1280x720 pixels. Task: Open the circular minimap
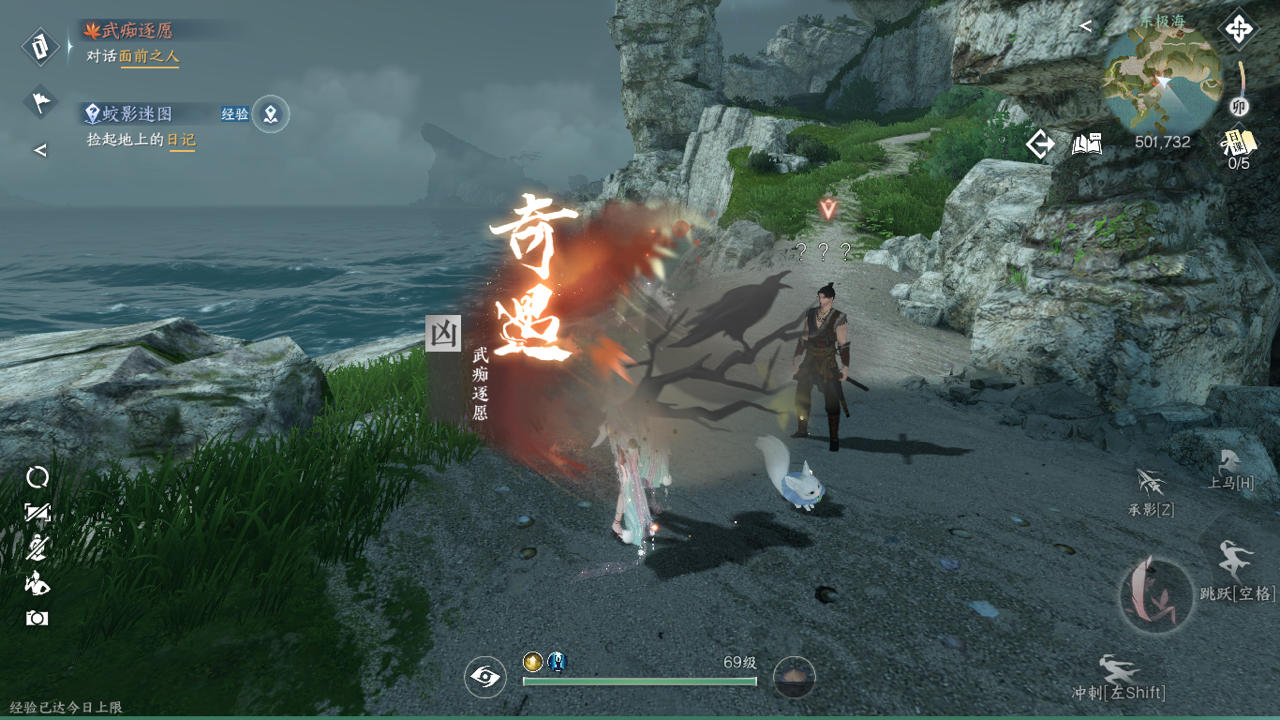pos(1161,78)
